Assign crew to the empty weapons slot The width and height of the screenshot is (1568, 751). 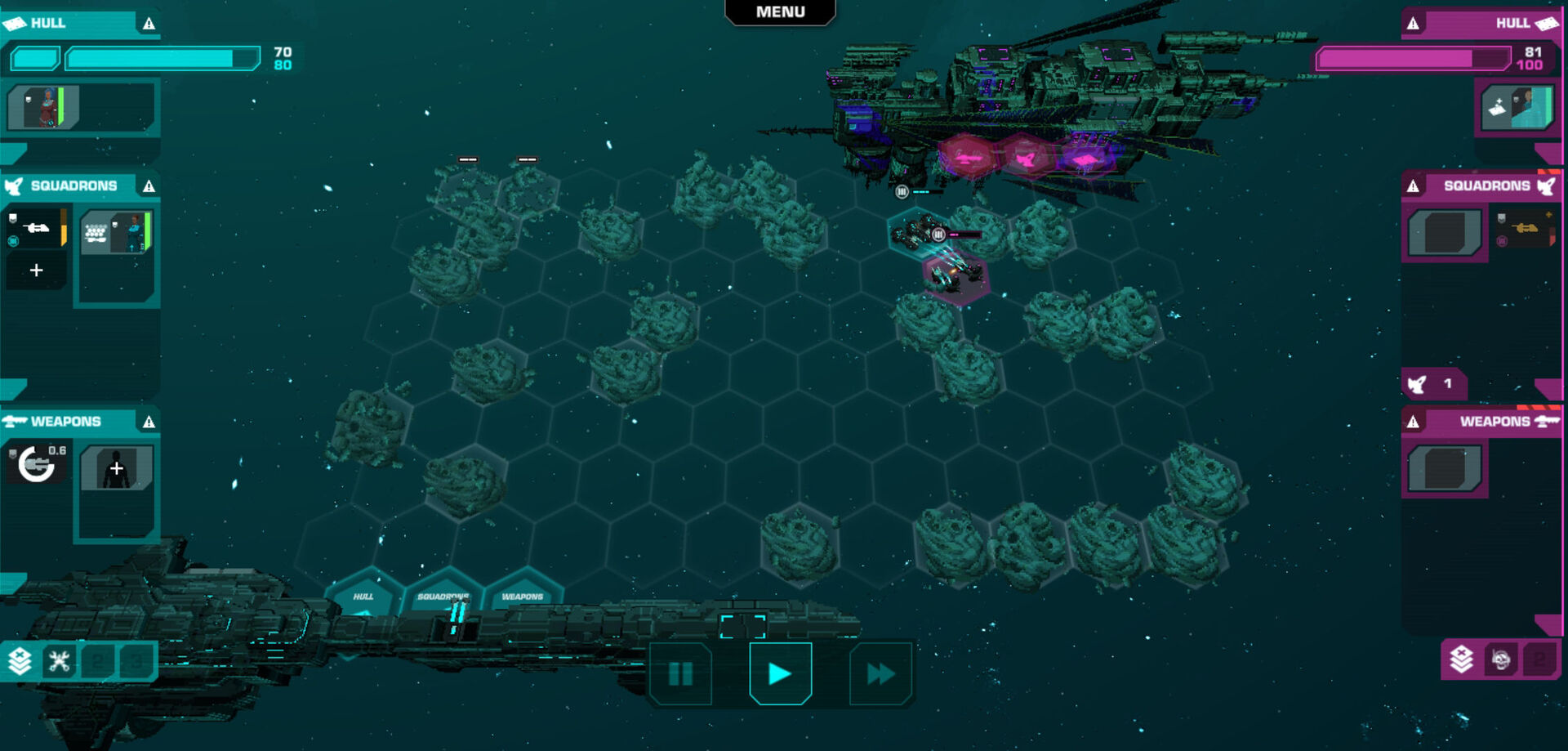point(117,468)
